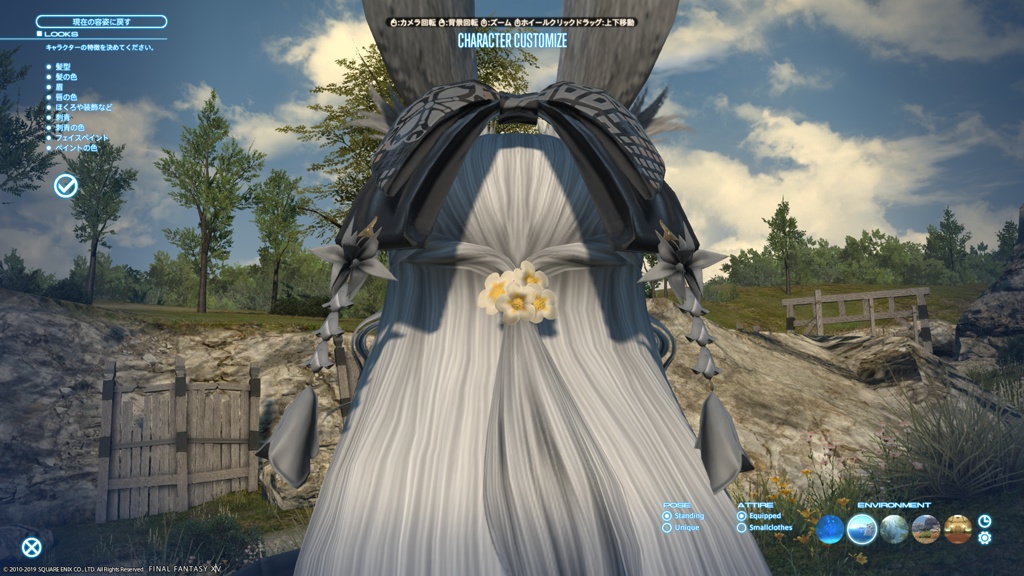1024x576 pixels.
Task: Confirm looks with the checkmark button
Action: point(66,185)
